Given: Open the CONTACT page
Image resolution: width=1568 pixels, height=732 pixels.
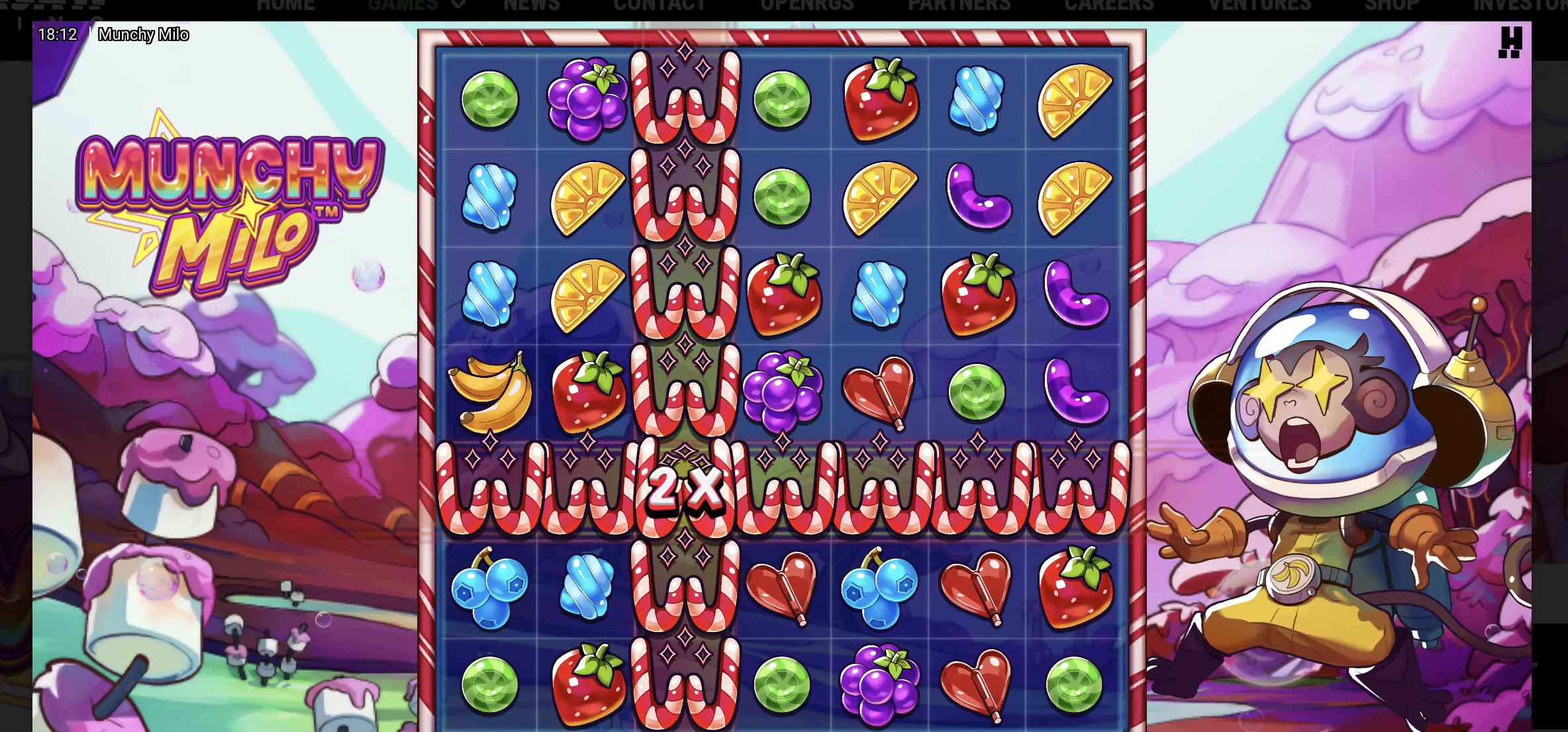Looking at the screenshot, I should [660, 5].
